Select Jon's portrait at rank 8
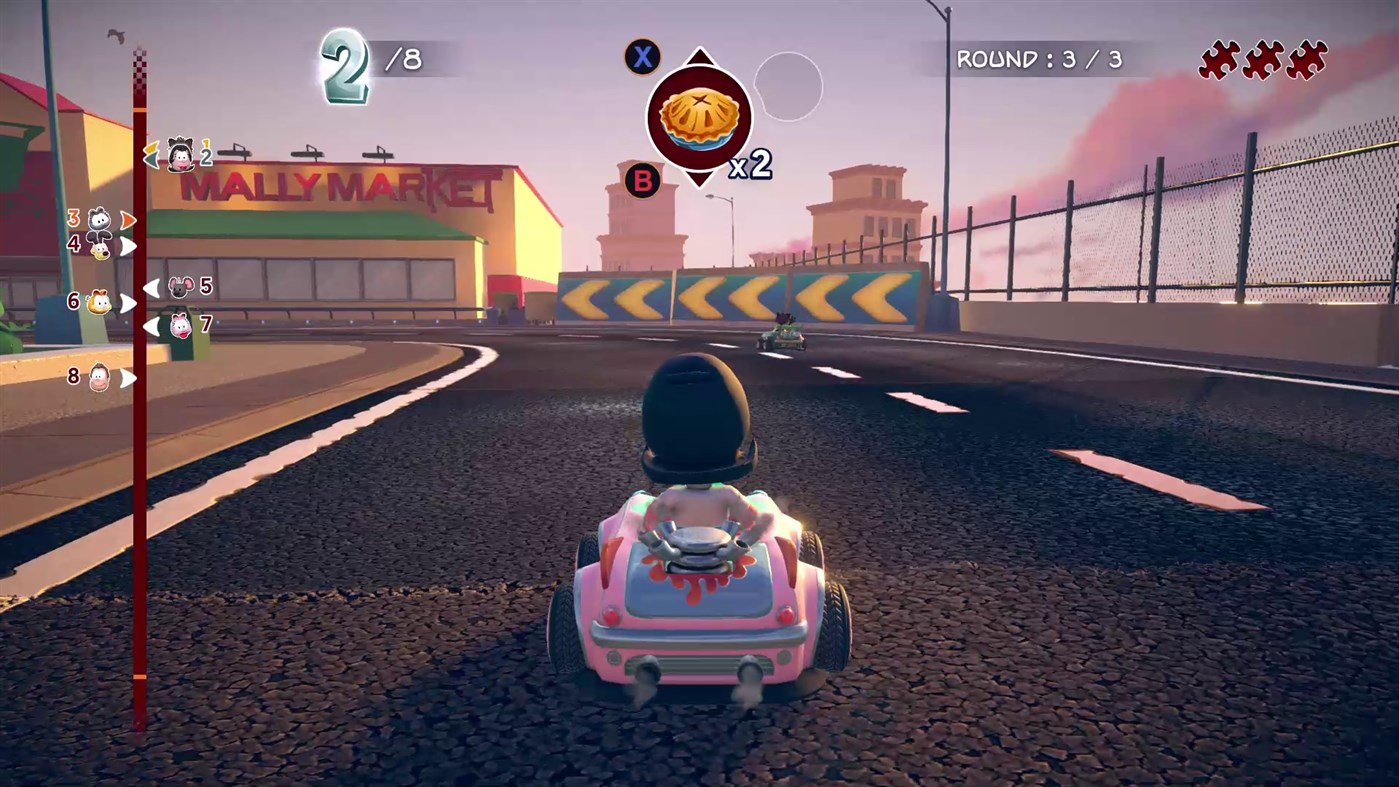Screen dimensions: 1399x787 (x=100, y=377)
